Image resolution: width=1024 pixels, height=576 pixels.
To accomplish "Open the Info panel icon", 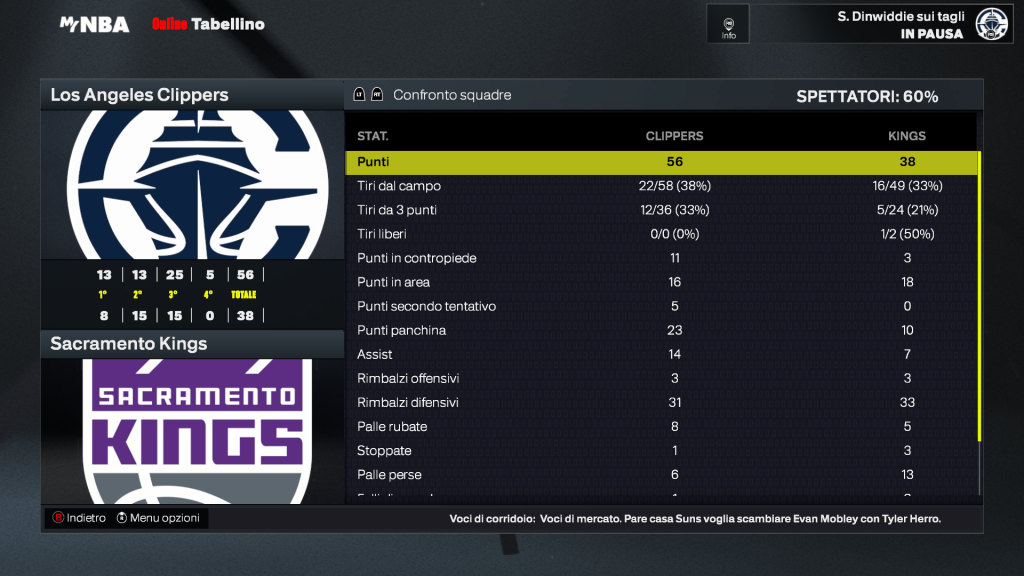I will 728,24.
